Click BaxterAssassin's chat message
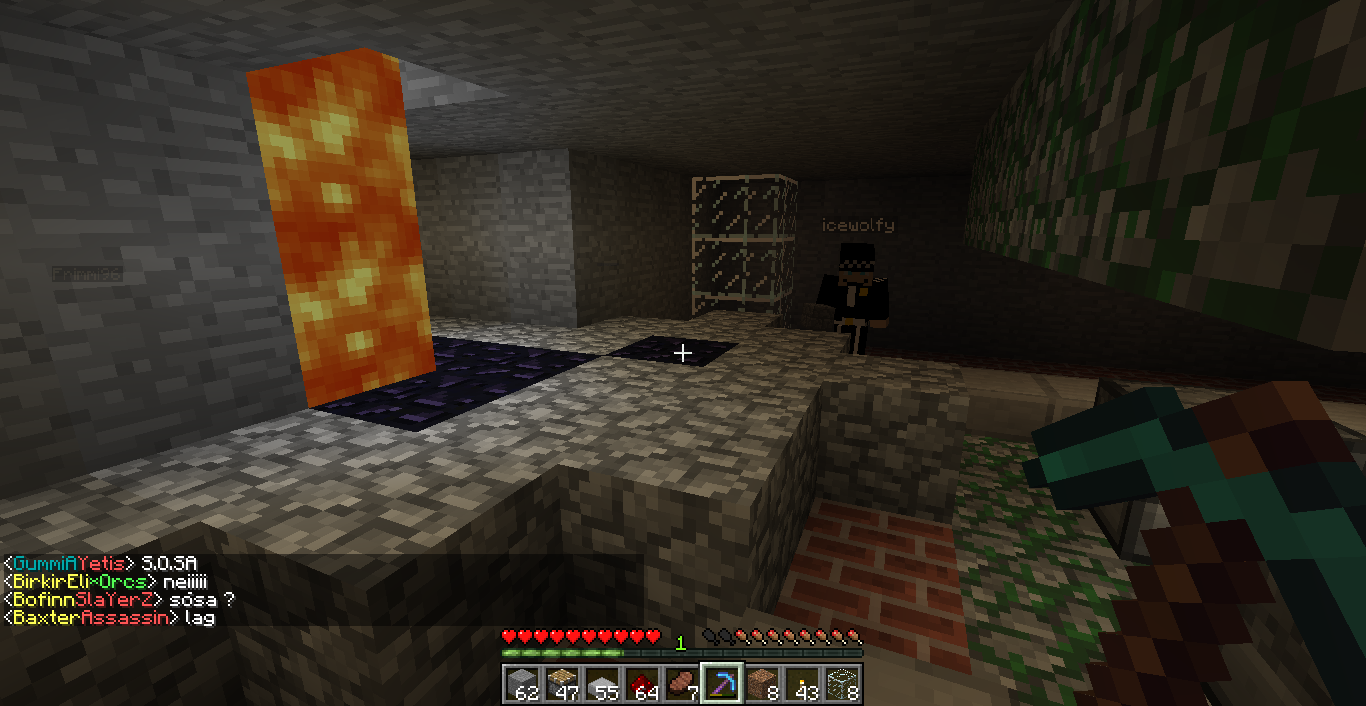The image size is (1366, 706). [110, 618]
